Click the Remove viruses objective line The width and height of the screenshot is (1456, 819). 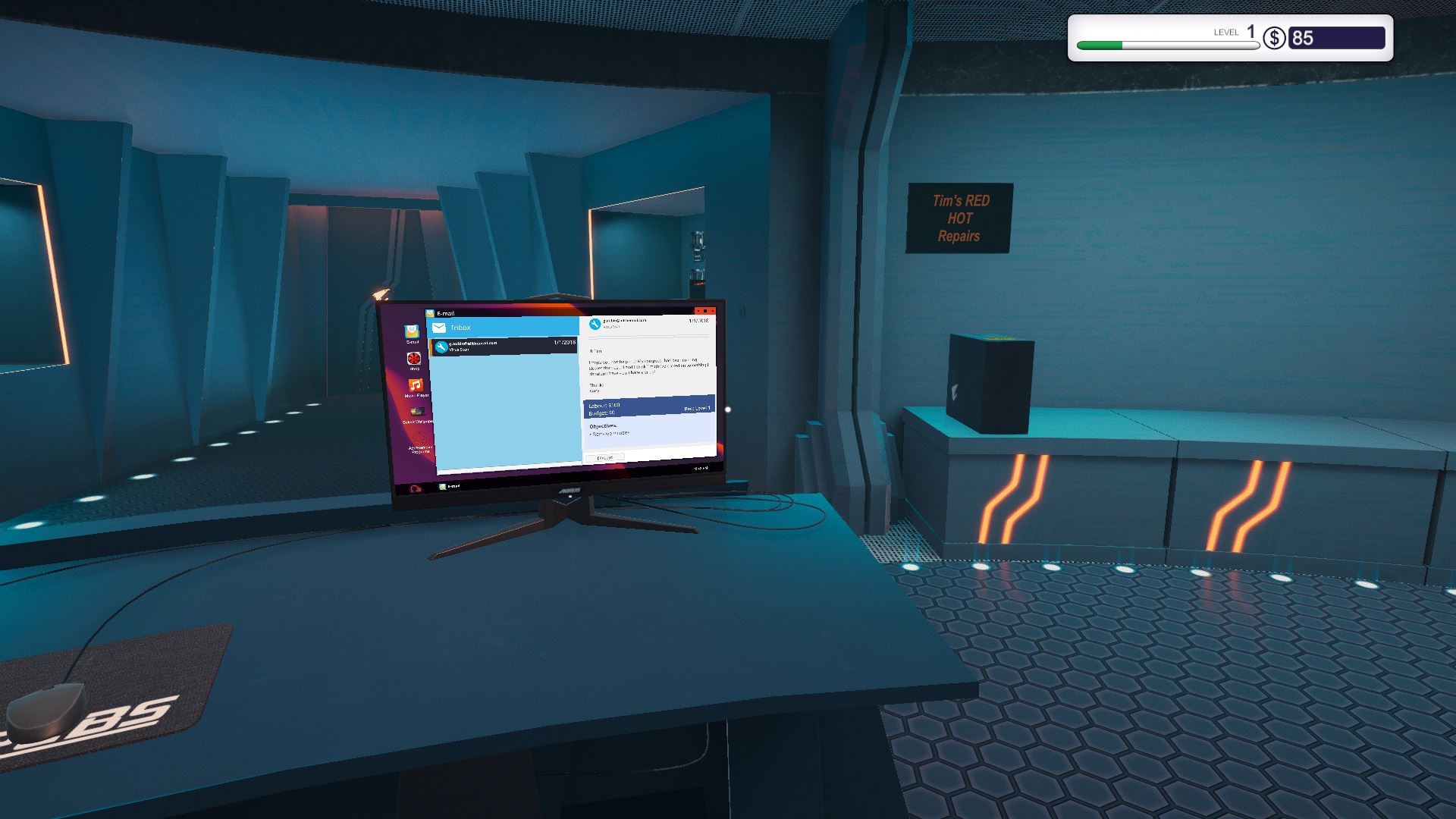(x=610, y=433)
